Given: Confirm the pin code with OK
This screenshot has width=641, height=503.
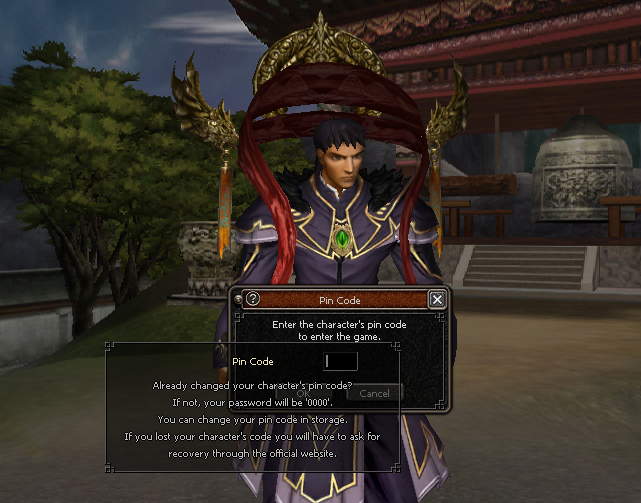Looking at the screenshot, I should [301, 393].
